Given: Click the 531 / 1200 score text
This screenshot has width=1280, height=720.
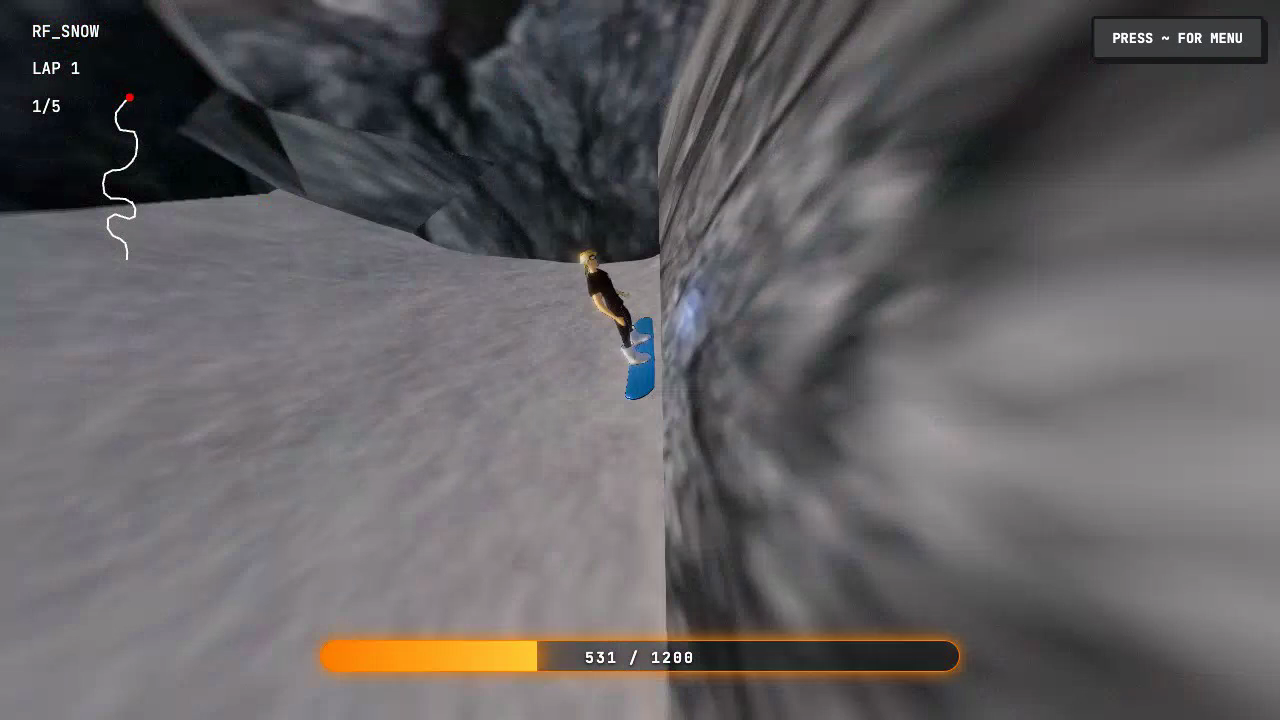Looking at the screenshot, I should (x=640, y=657).
